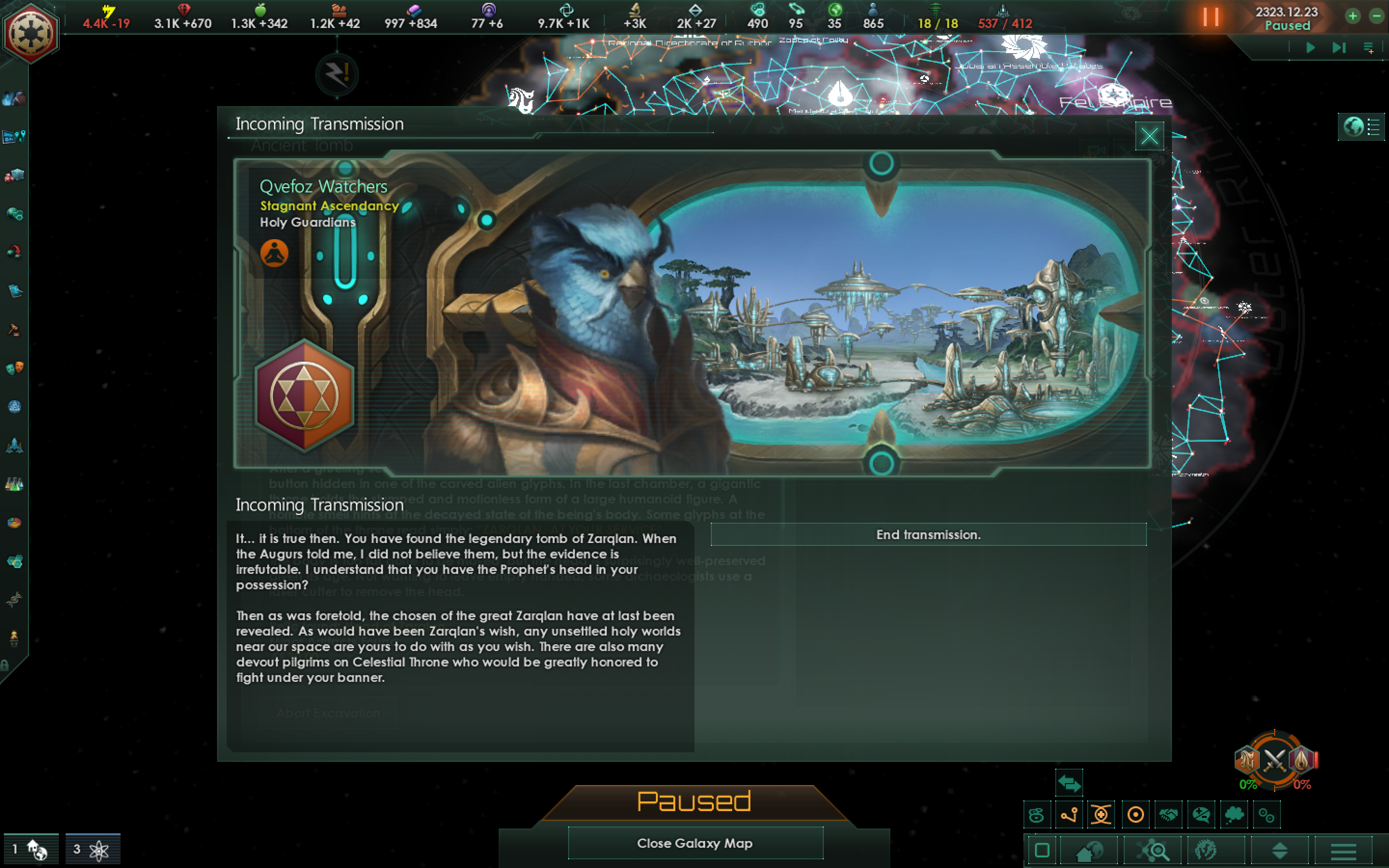Toggle the pause button in top-right corner

click(1211, 17)
